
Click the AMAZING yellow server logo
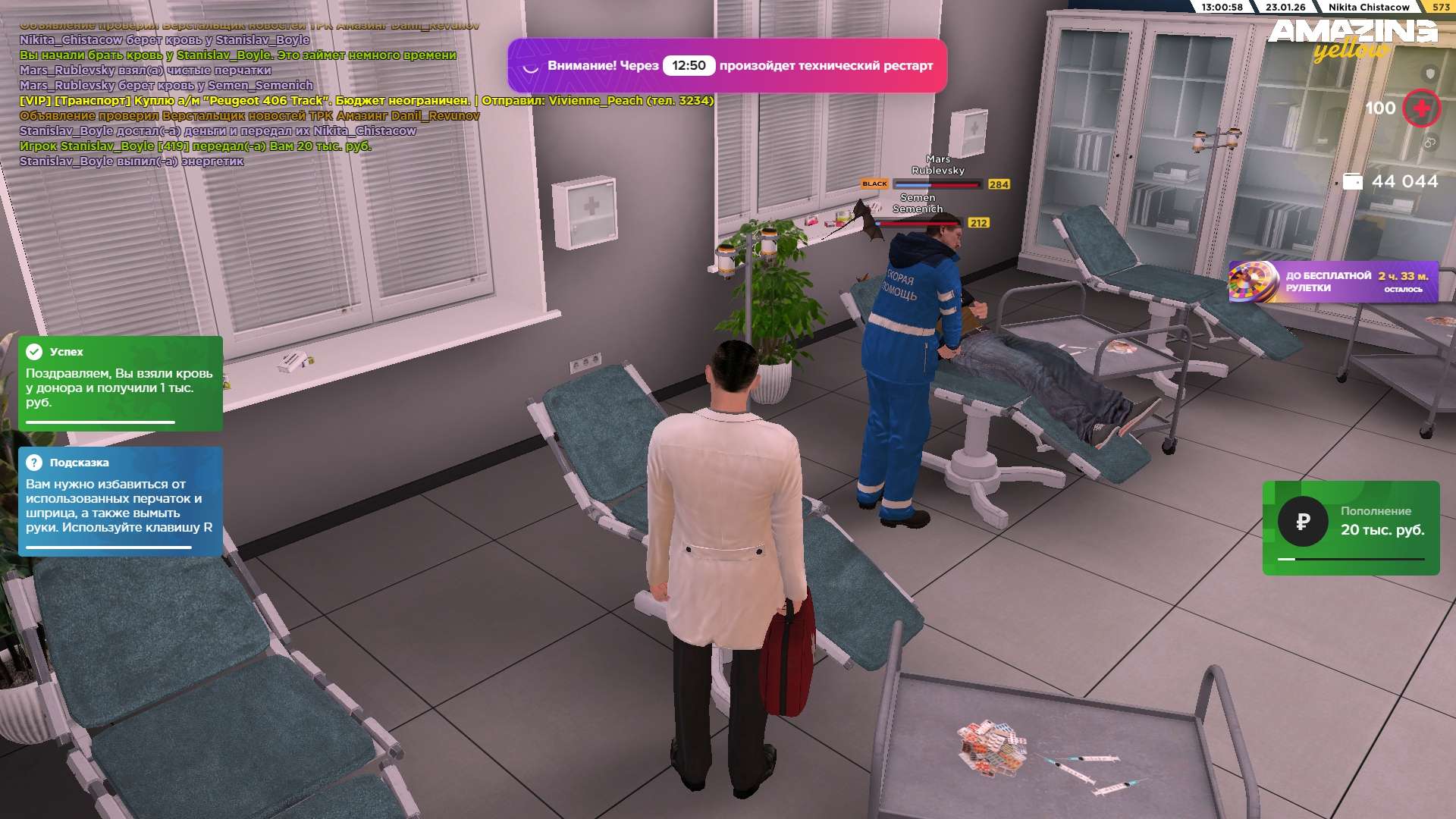click(1352, 38)
